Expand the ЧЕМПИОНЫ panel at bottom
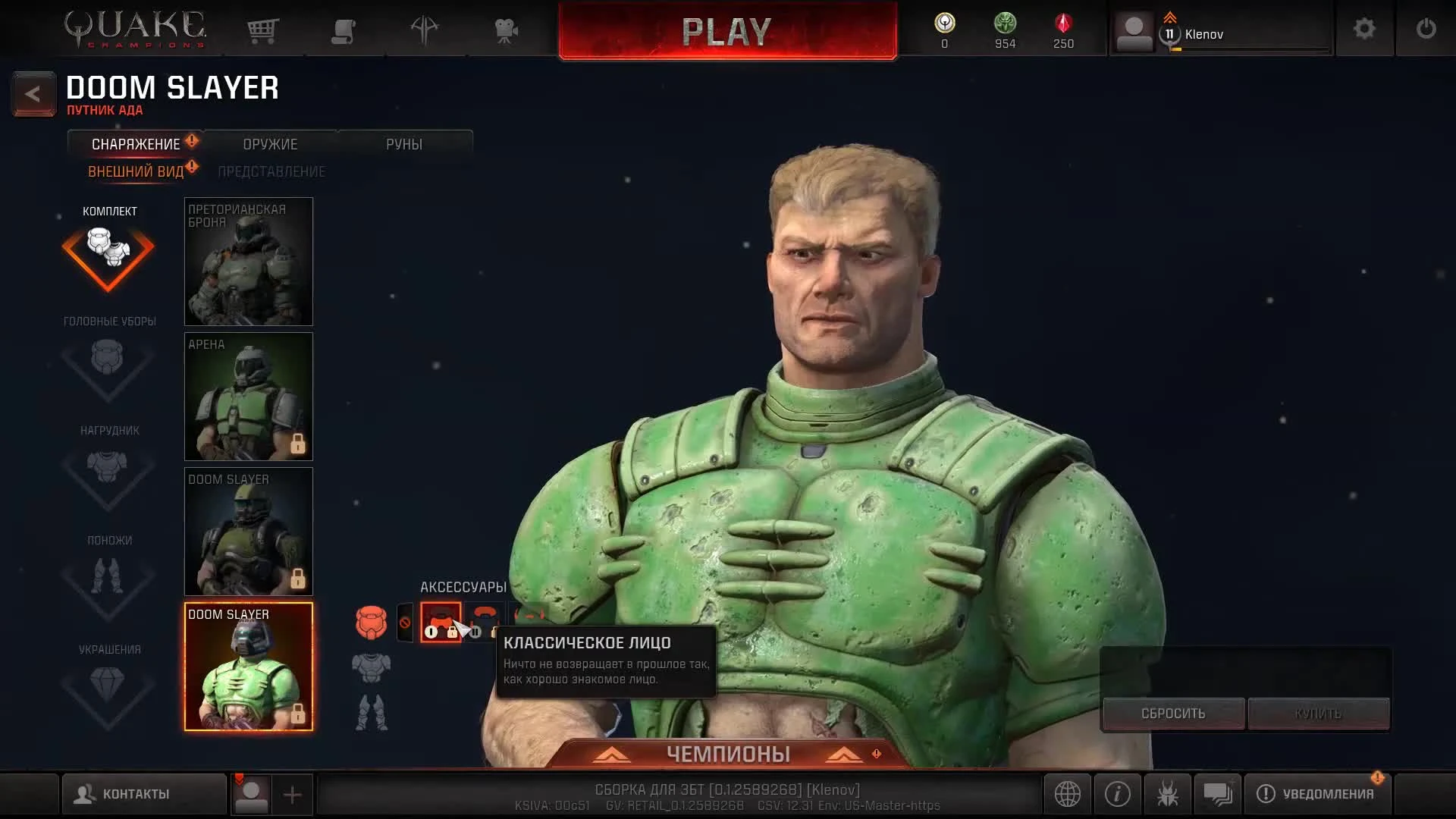The height and width of the screenshot is (819, 1456). pos(728,754)
